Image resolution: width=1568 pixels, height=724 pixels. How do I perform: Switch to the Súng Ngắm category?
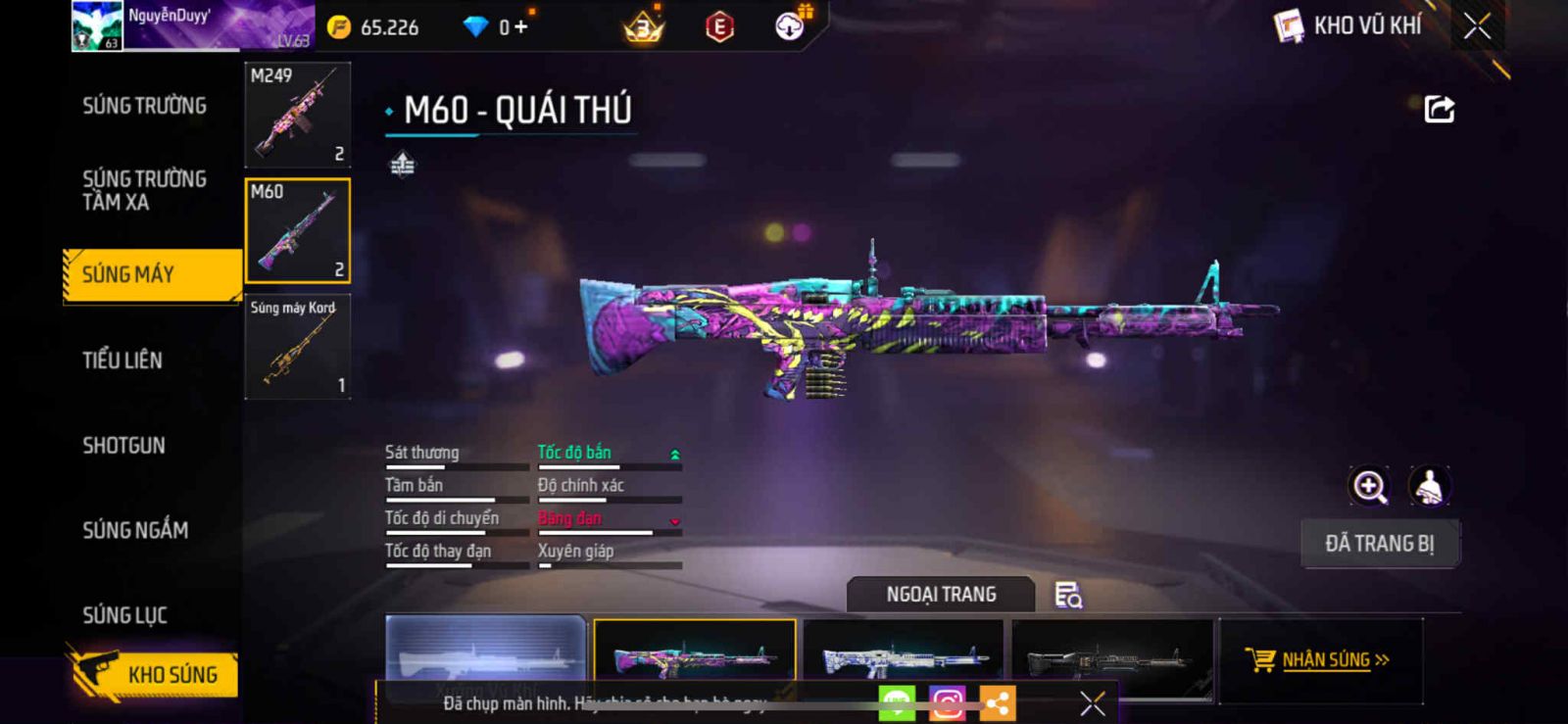(x=135, y=530)
